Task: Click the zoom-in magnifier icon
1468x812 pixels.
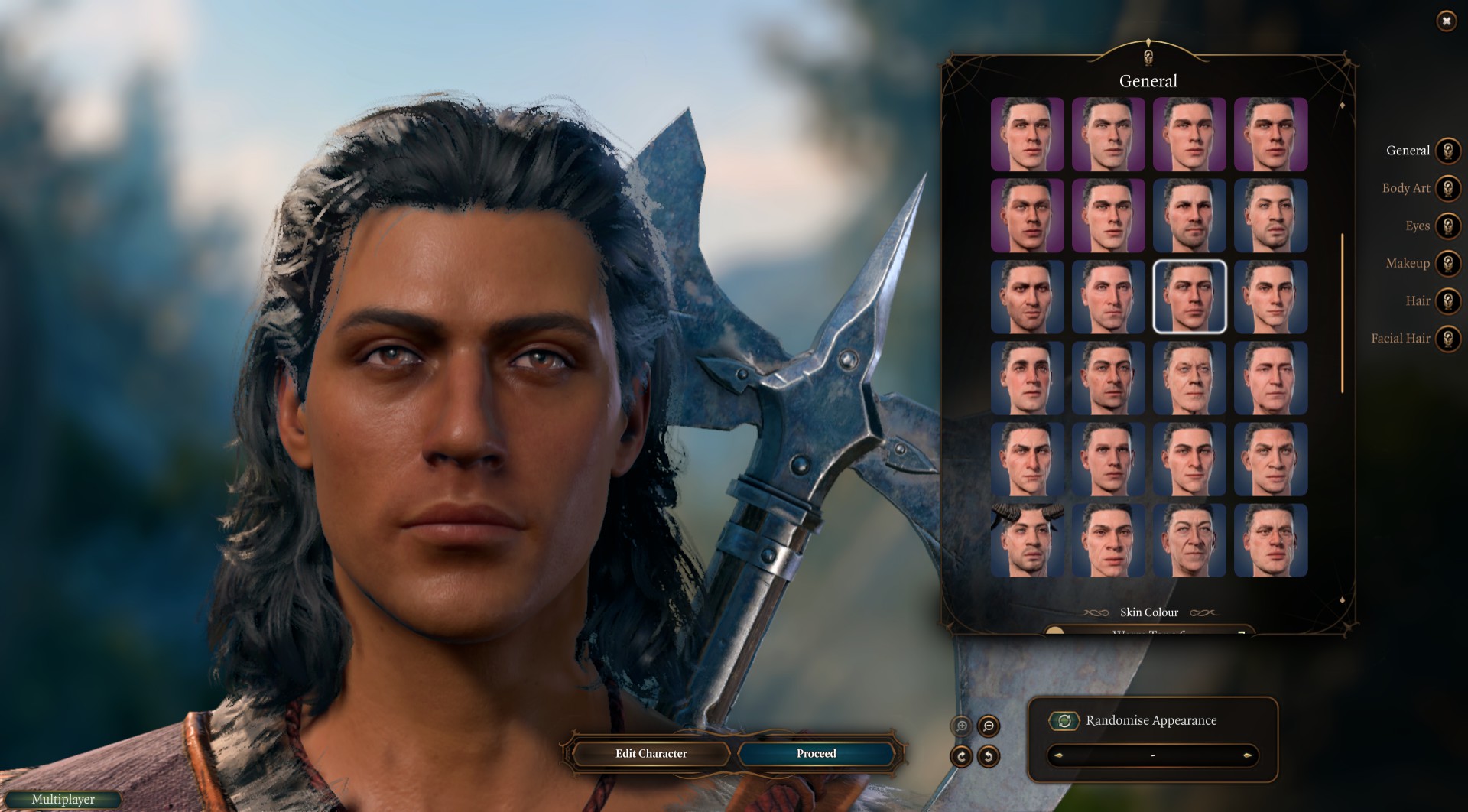Action: 962,726
